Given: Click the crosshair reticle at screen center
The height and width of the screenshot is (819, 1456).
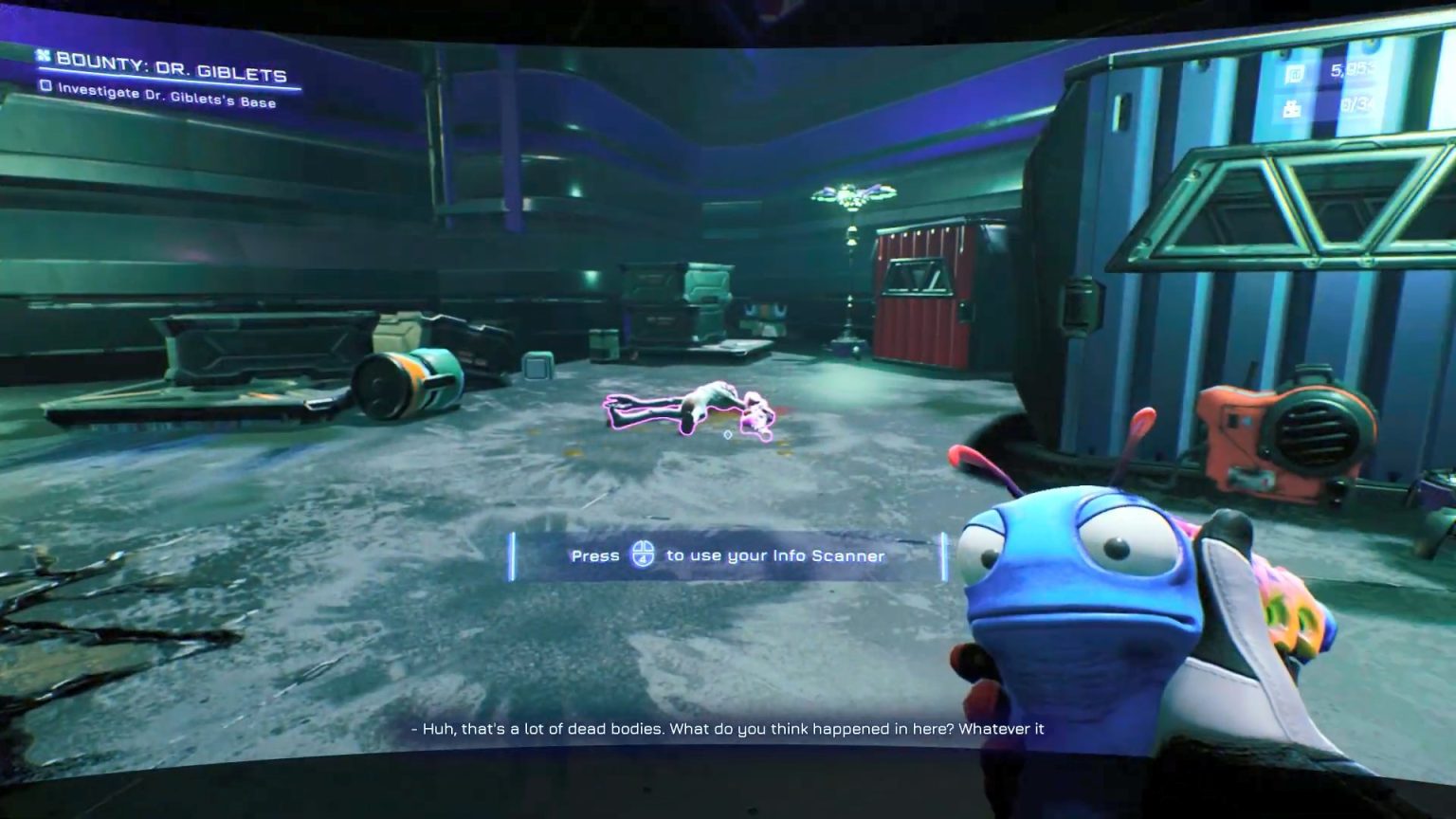Looking at the screenshot, I should [726, 435].
